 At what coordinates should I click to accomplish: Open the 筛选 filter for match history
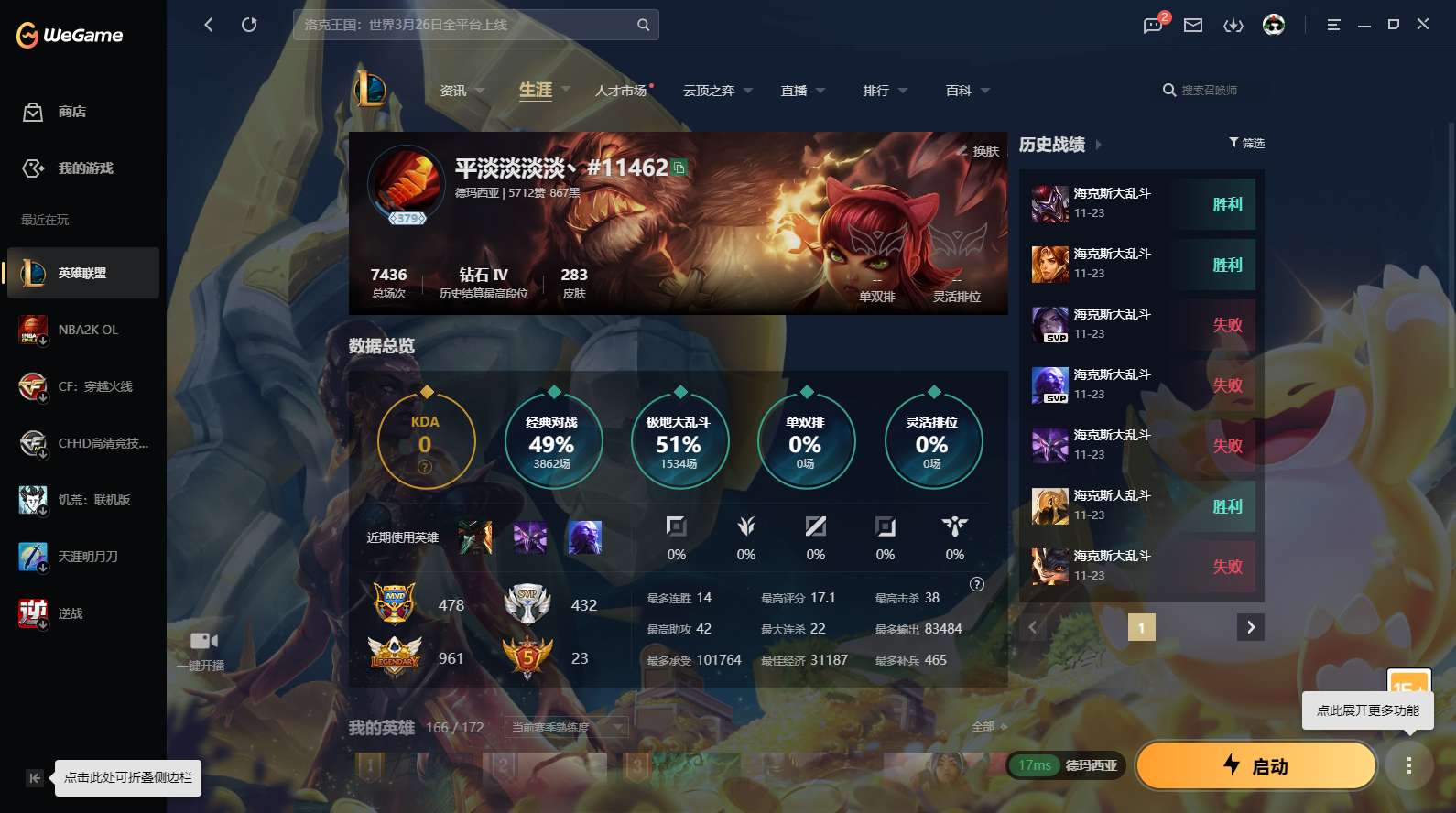[1244, 143]
